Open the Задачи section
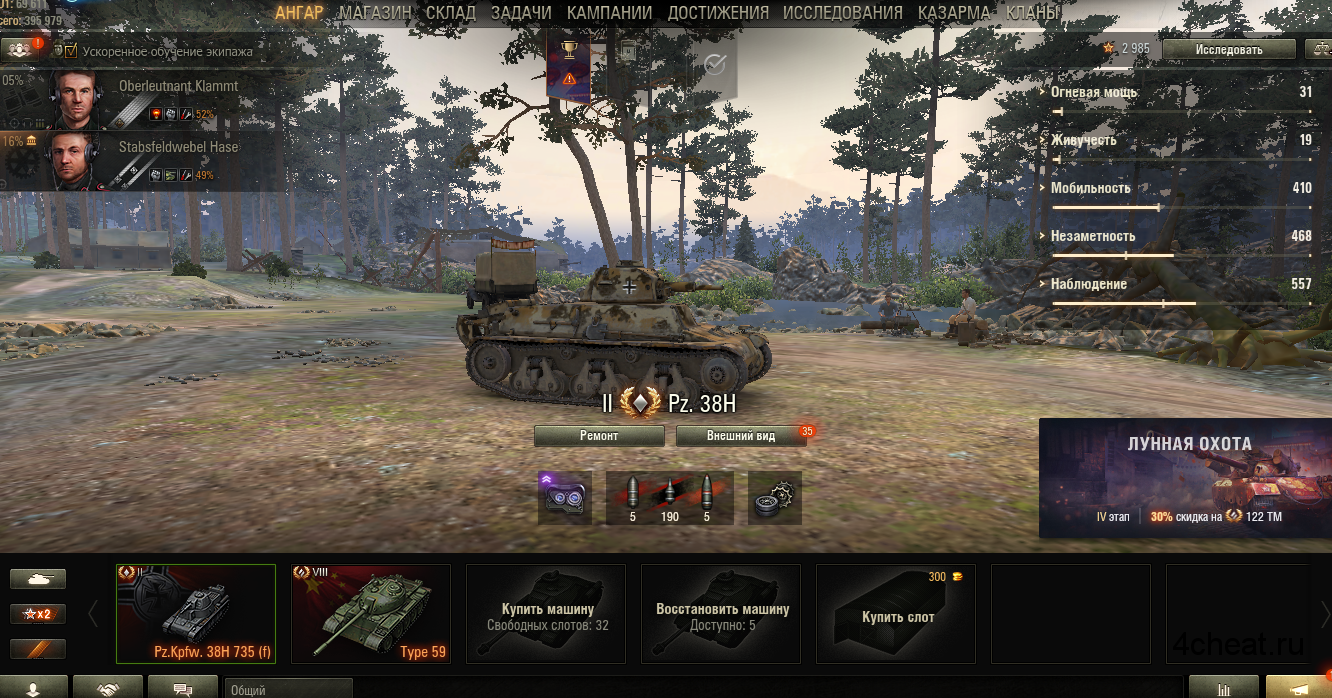This screenshot has width=1332, height=698. [x=521, y=13]
